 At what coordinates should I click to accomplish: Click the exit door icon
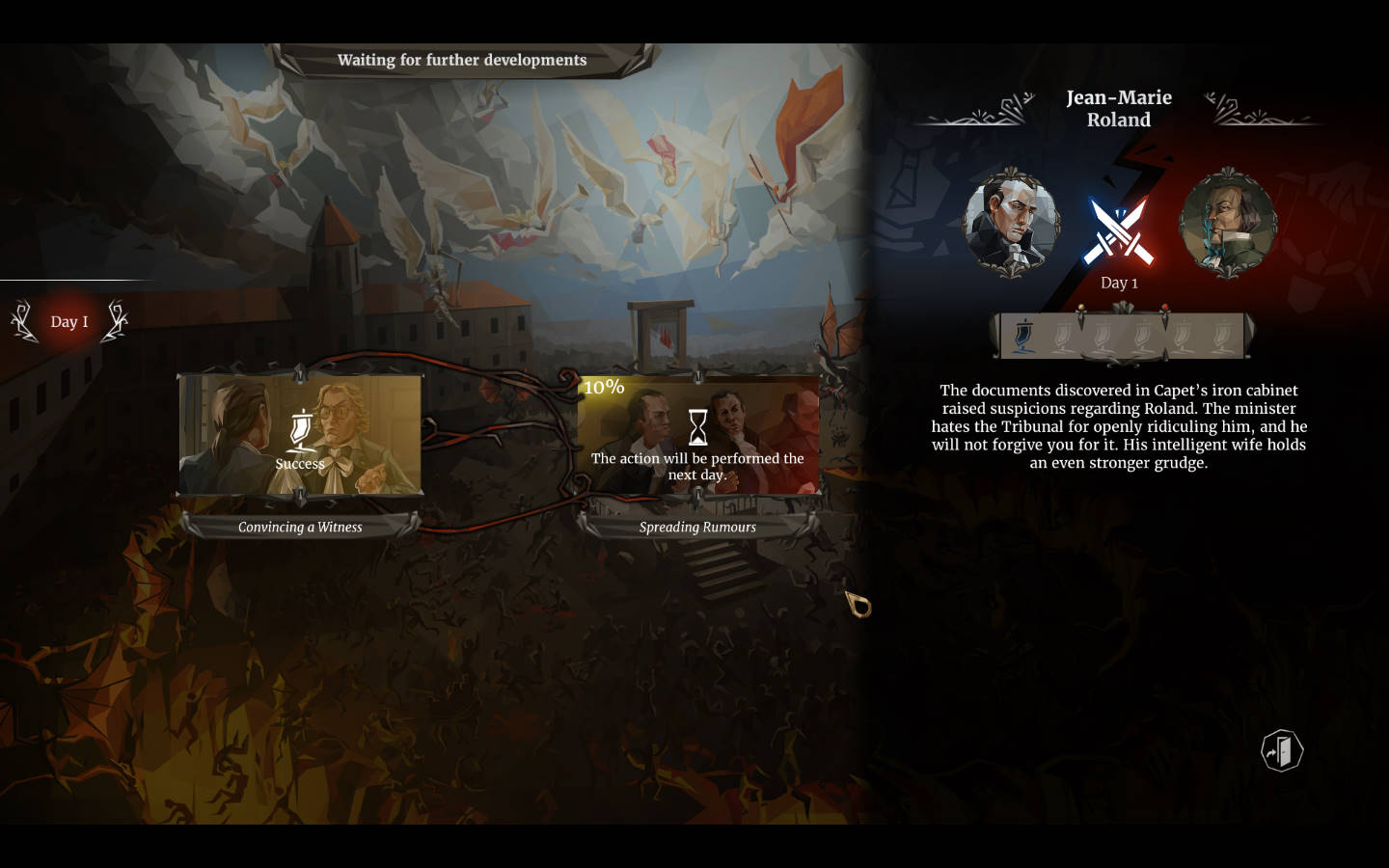(1282, 750)
